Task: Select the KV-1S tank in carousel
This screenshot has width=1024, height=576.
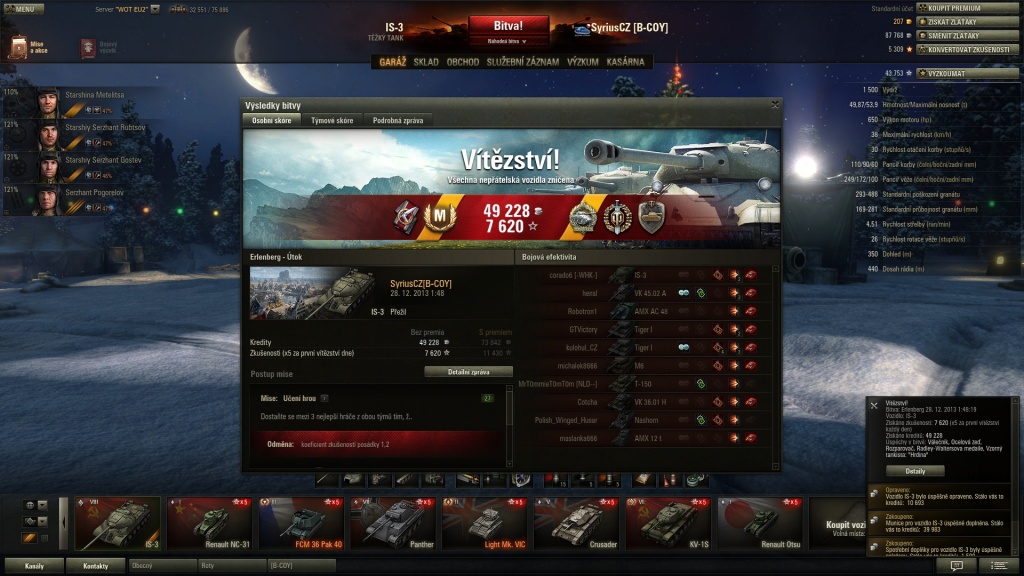Action: (x=668, y=523)
